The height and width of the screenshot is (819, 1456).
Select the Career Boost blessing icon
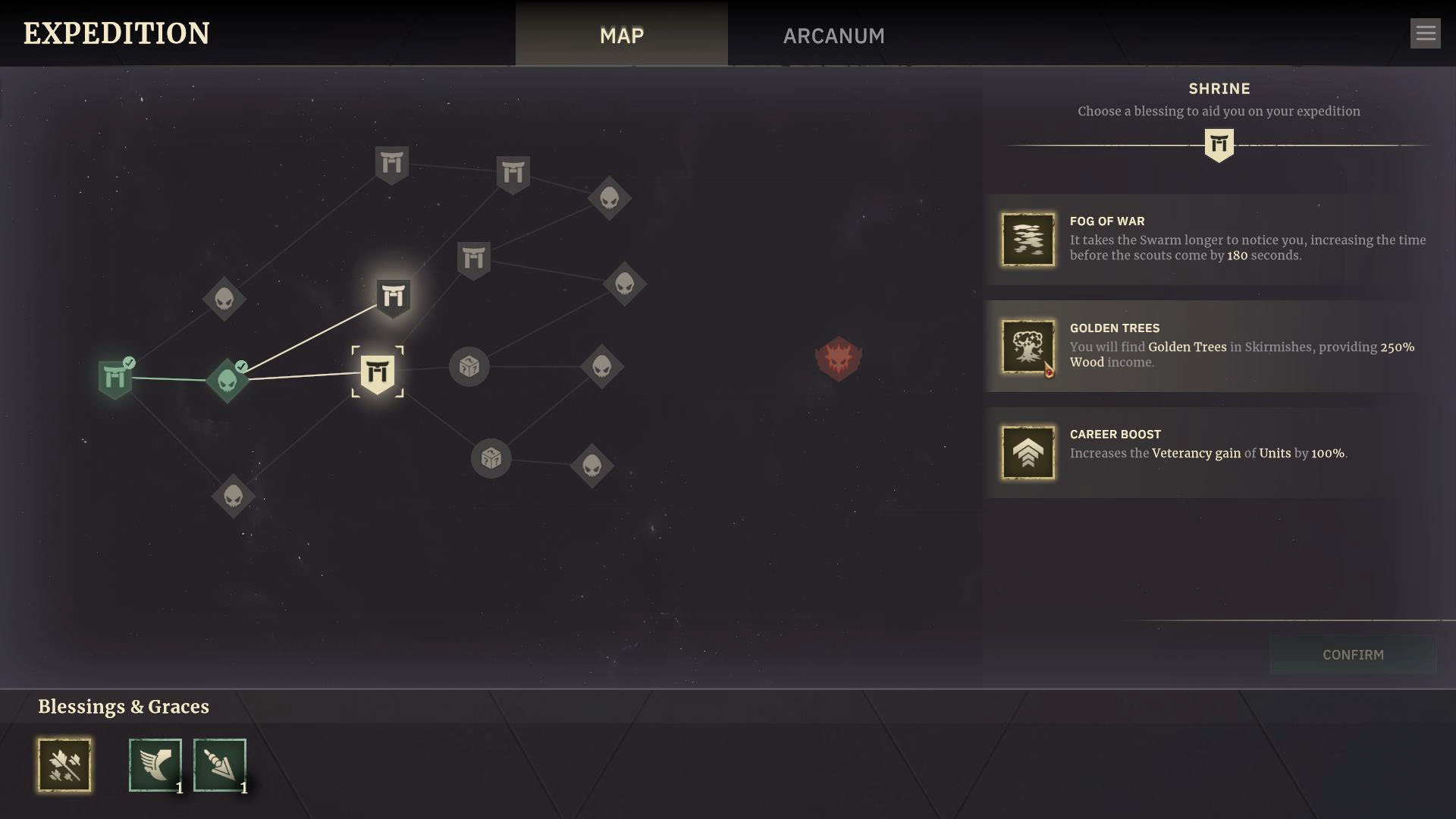(1028, 453)
